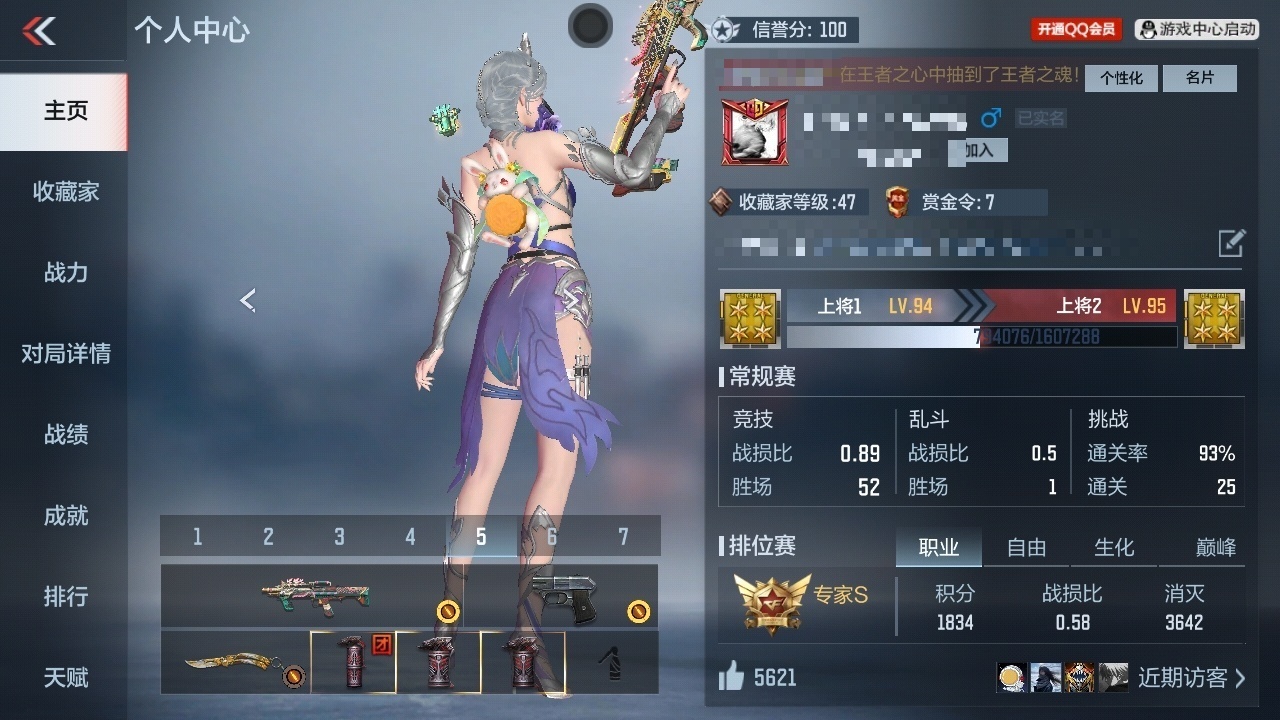Image resolution: width=1280 pixels, height=720 pixels.
Task: Select the 生化 ranked tab
Action: click(1114, 547)
